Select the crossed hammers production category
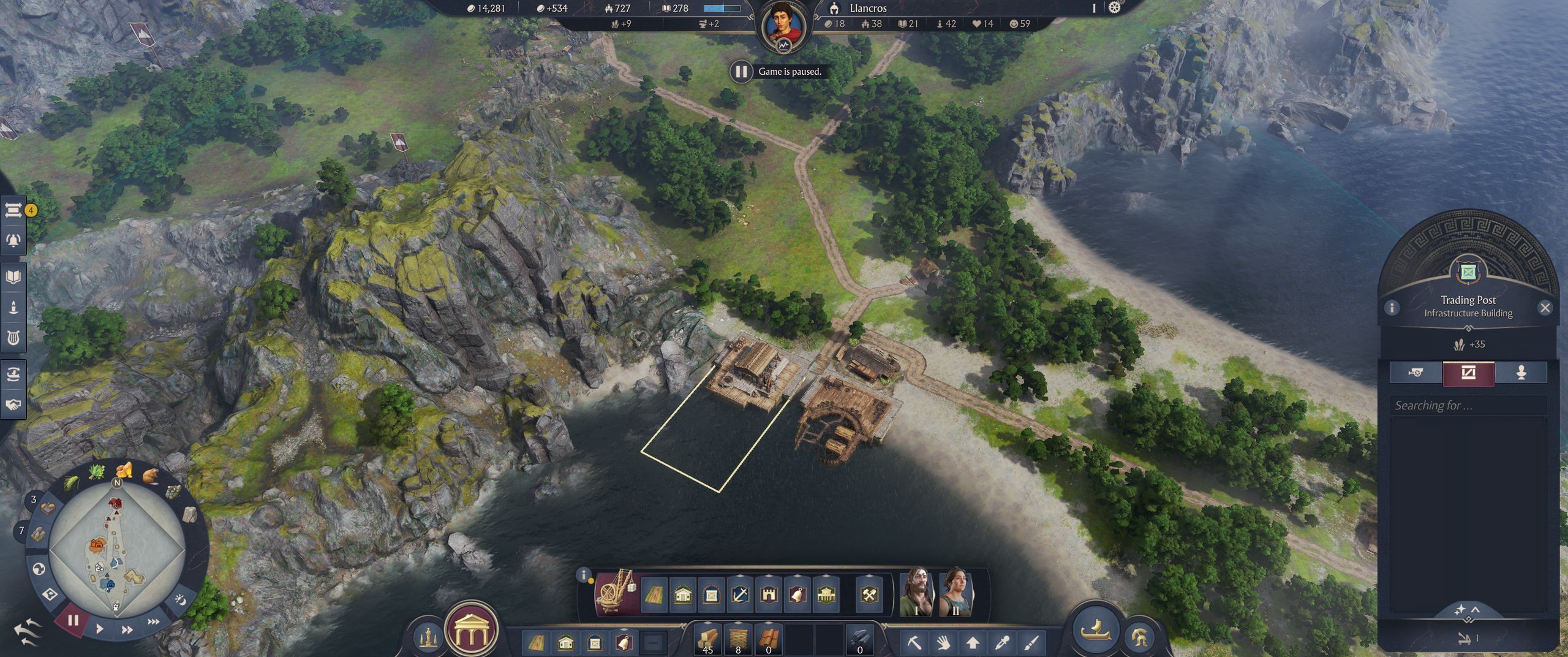The height and width of the screenshot is (657, 1568). pyautogui.click(x=870, y=594)
